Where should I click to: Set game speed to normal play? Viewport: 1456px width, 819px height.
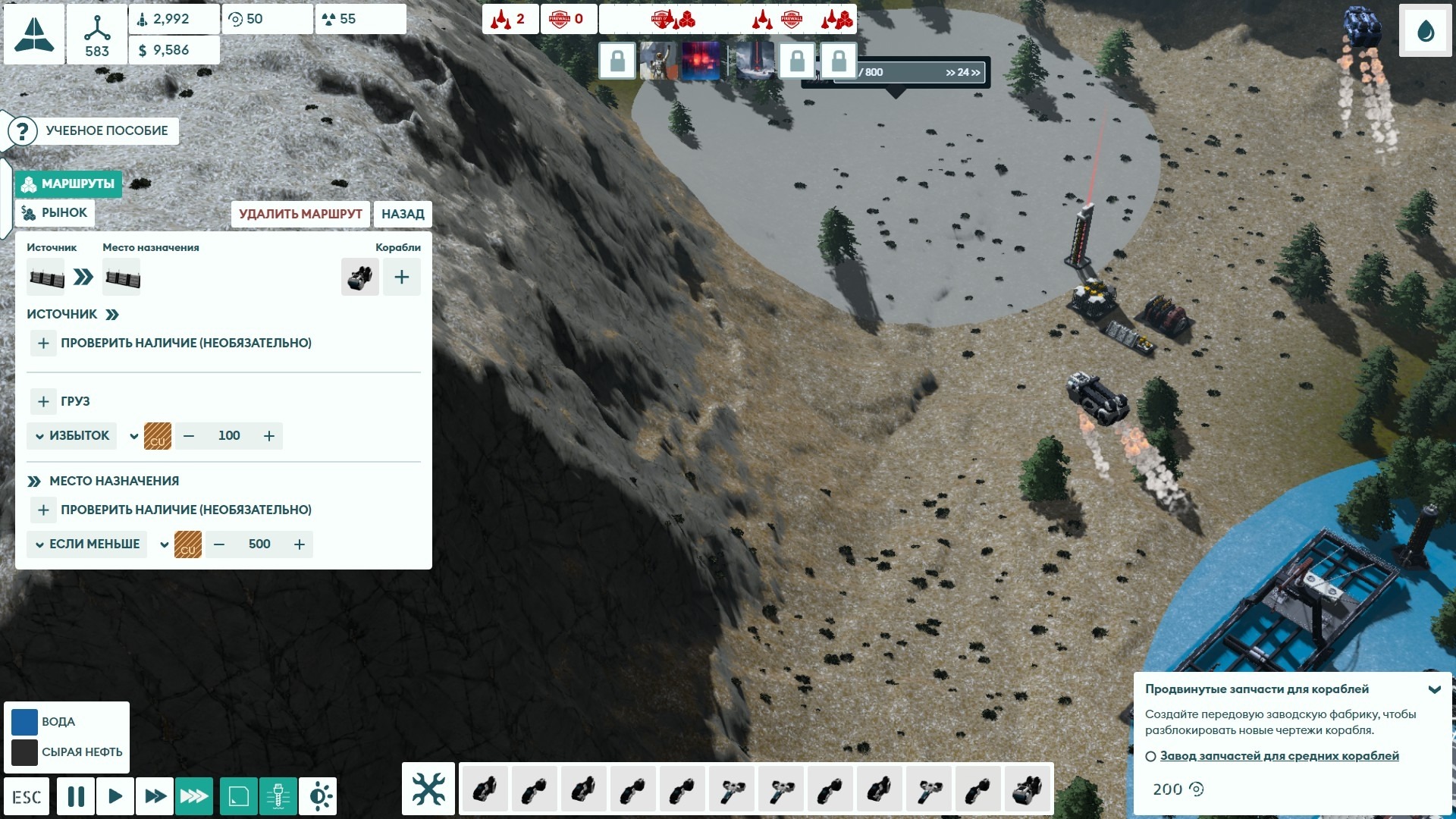pyautogui.click(x=115, y=795)
